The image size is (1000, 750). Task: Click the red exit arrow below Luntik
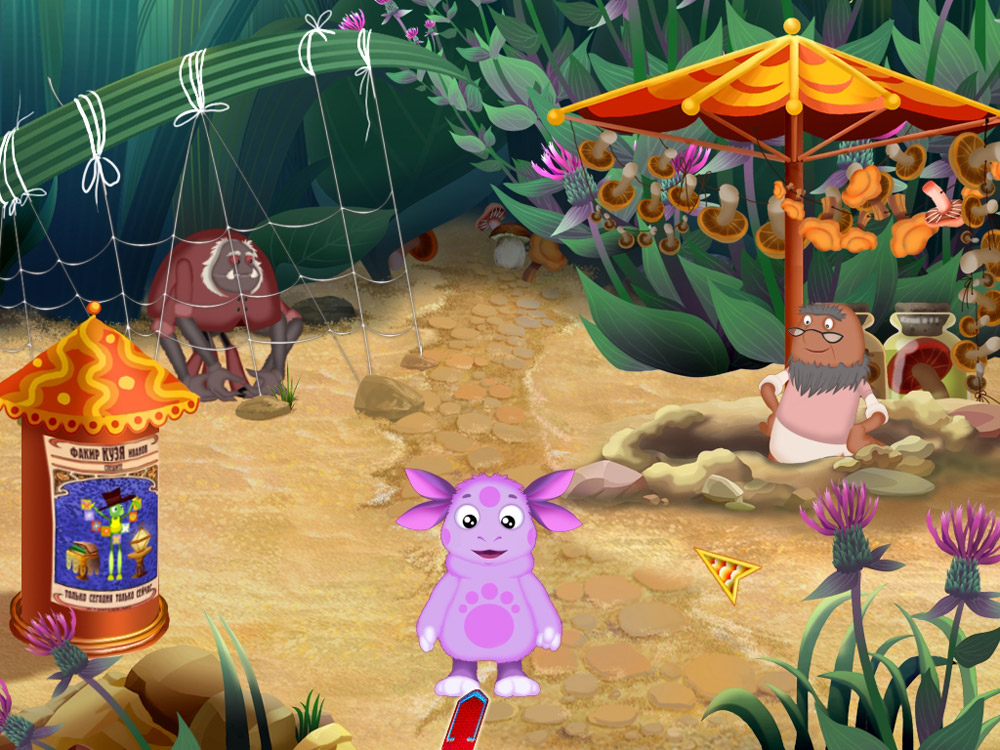tap(466, 722)
